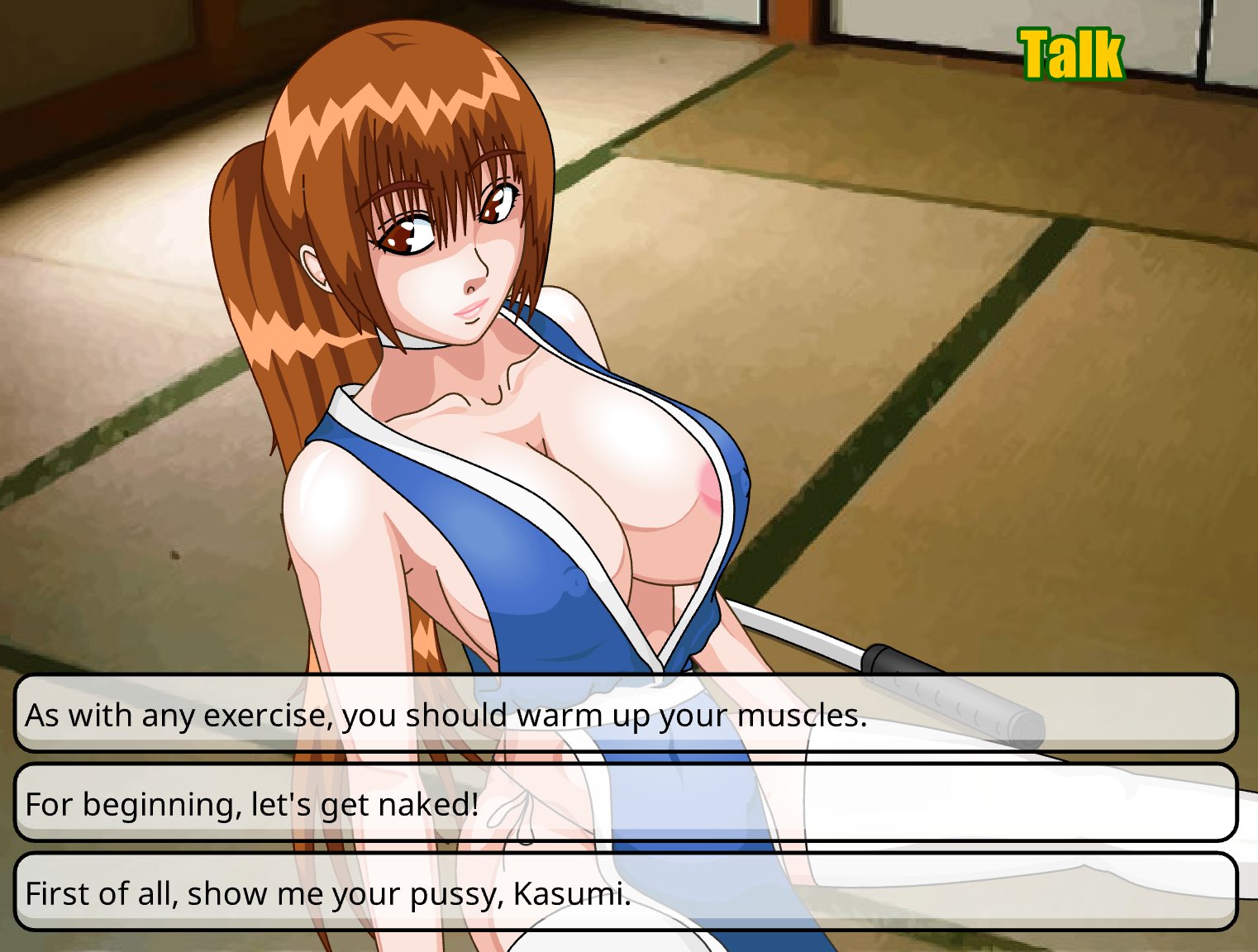
Task: Select the reply starting with "For beginning"
Action: (x=626, y=803)
